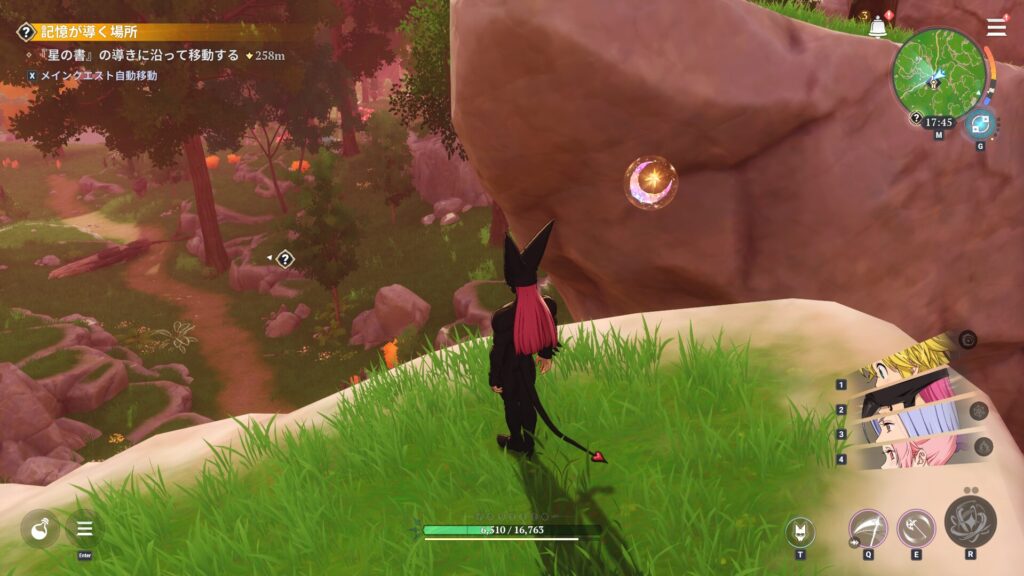
Task: Open the camera icon above party portraits
Action: point(967,340)
